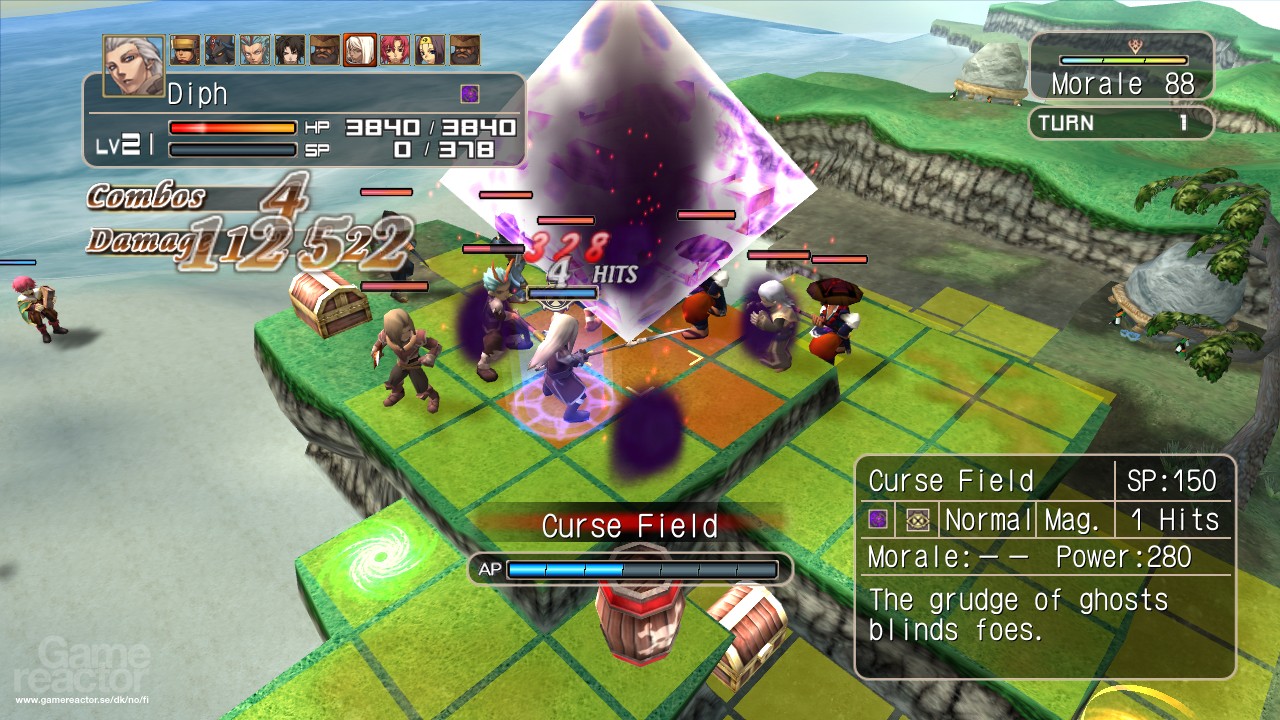Screen dimensions: 1280x720
Task: Click the blue-haired fighter portrait
Action: point(253,50)
